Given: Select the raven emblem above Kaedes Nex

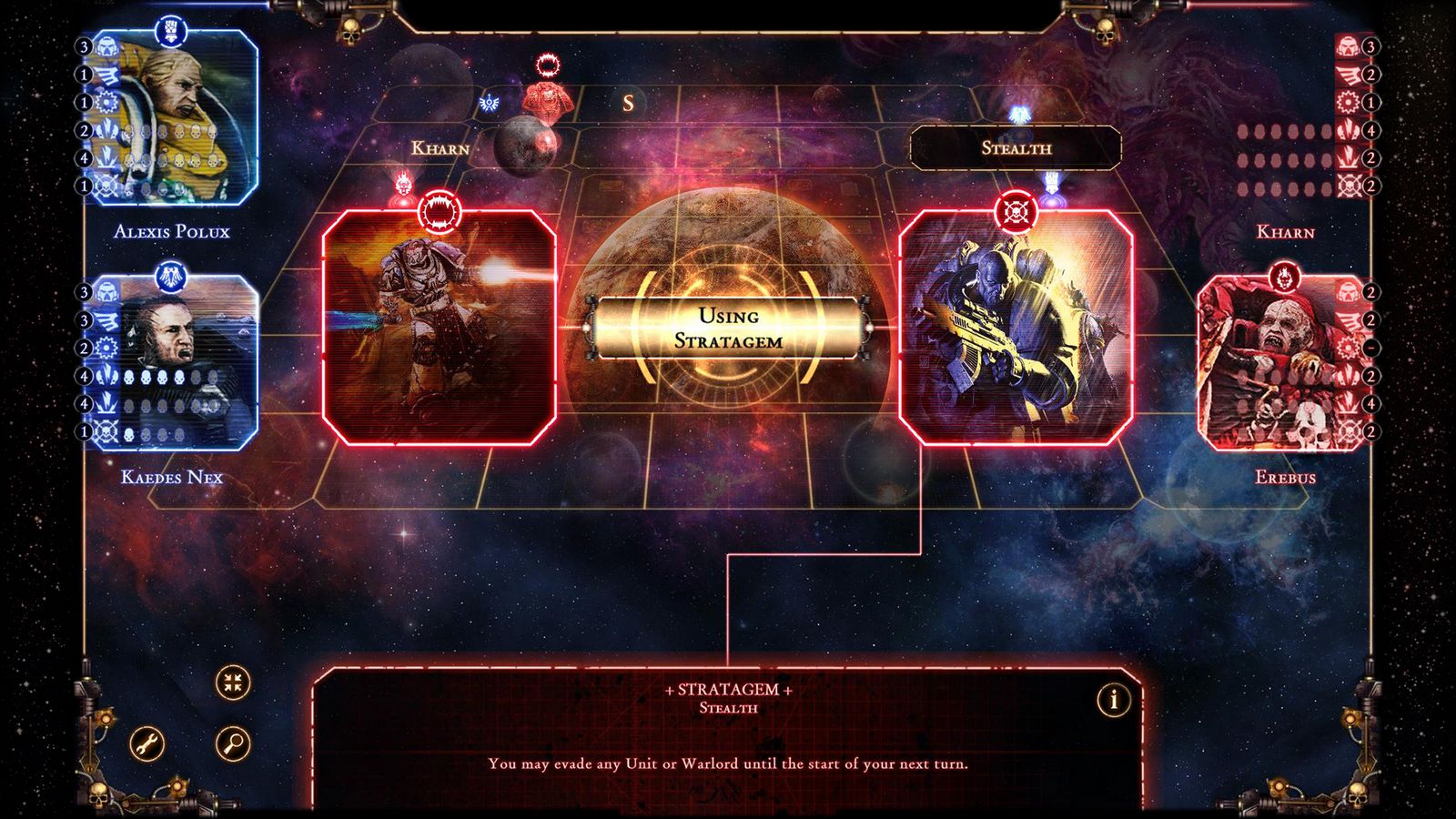Looking at the screenshot, I should click(x=173, y=278).
